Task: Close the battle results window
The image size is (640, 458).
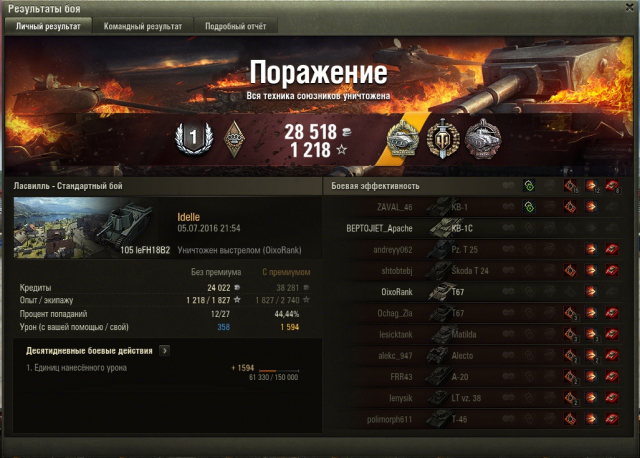Action: [x=627, y=7]
